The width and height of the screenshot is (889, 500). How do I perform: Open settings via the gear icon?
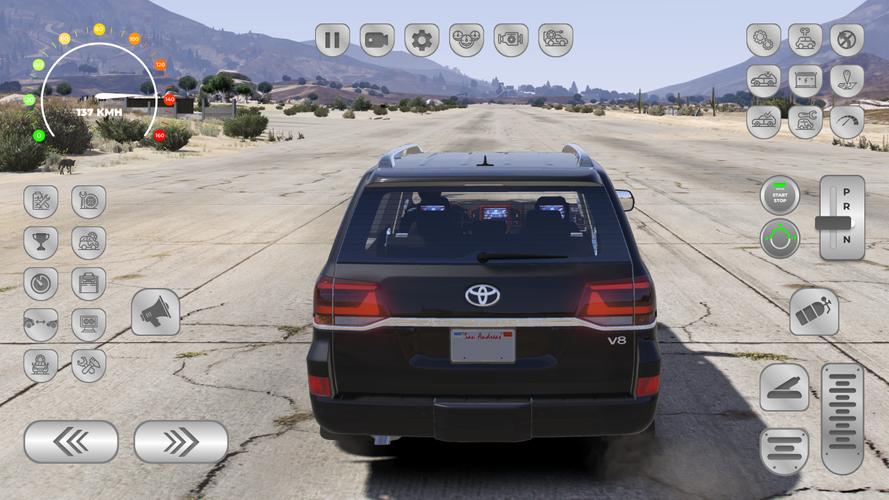421,40
